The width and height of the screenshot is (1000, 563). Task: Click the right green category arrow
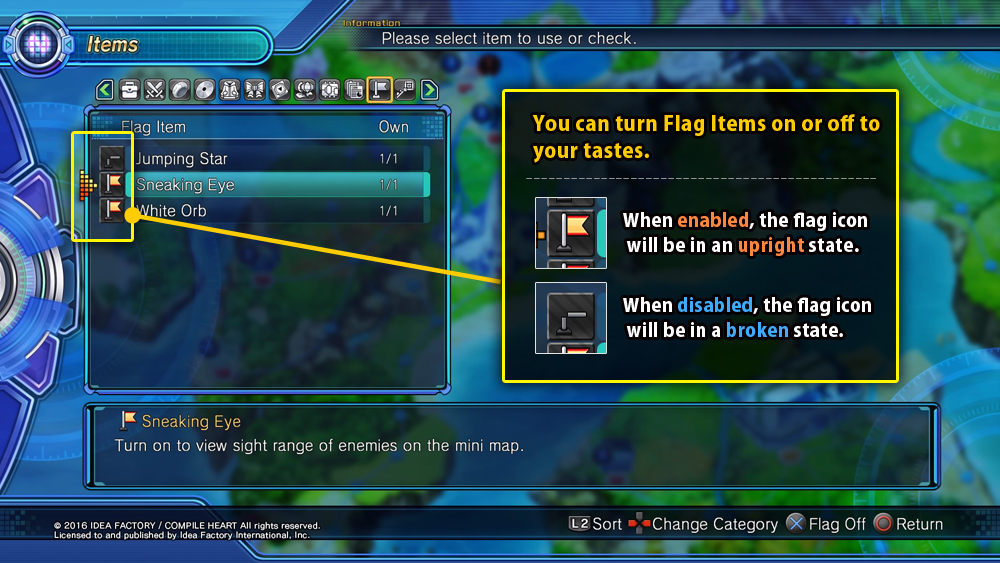430,91
